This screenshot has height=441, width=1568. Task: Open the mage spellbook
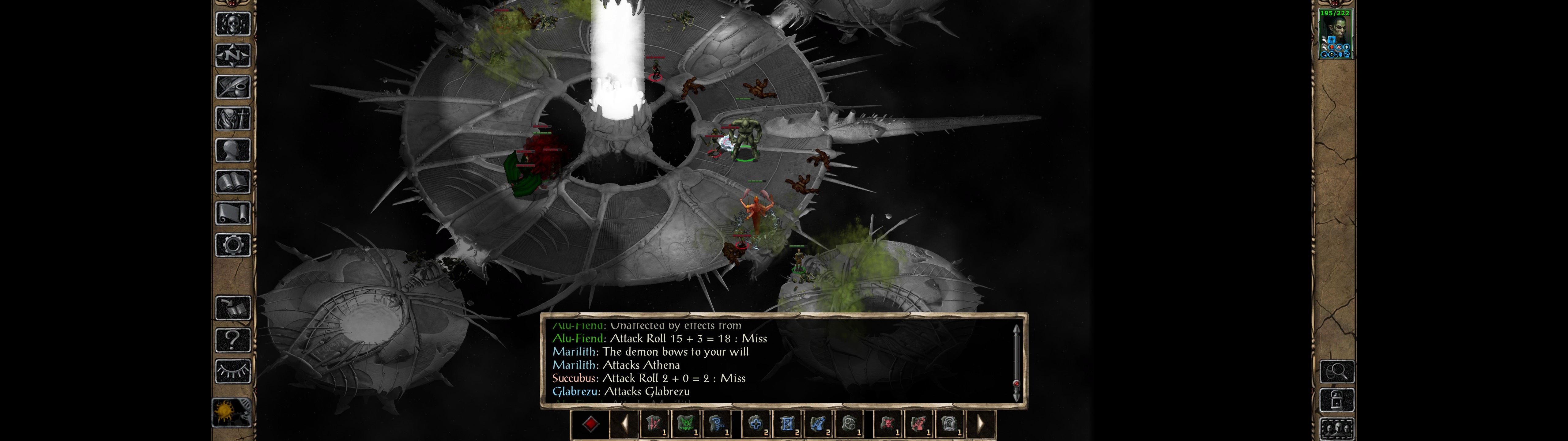coord(233,182)
